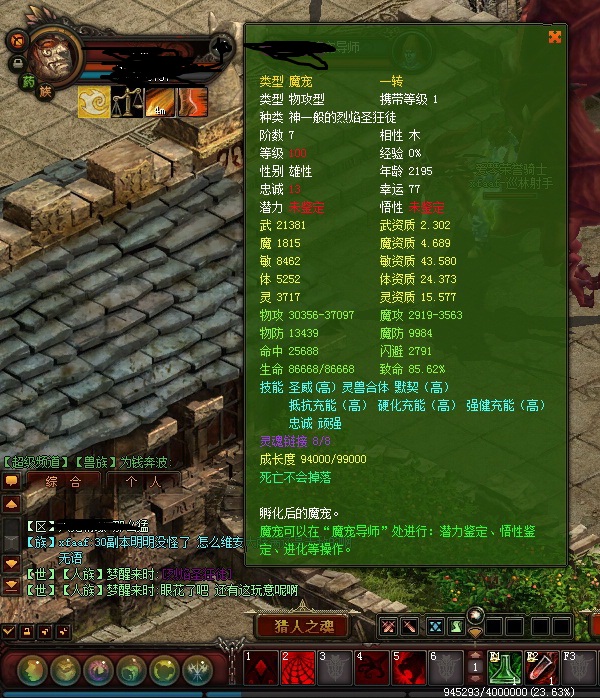Use skill in hotbar slot 1
Screen dimensions: 600x698
[x=262, y=668]
